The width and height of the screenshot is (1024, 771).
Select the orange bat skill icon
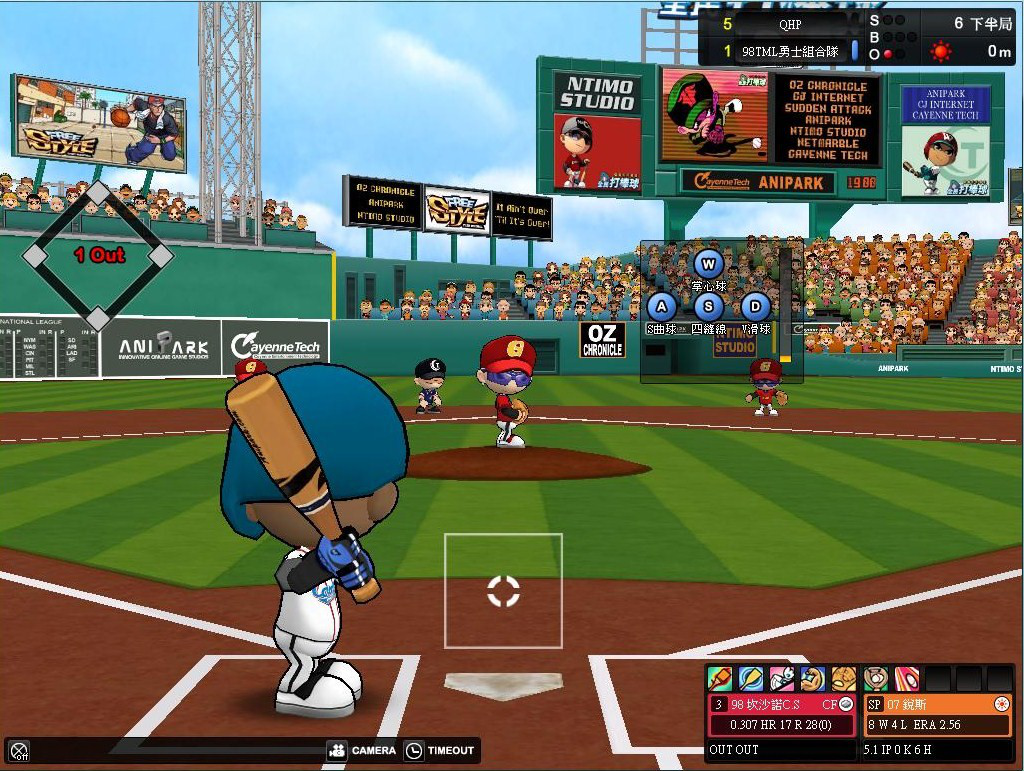click(x=720, y=679)
